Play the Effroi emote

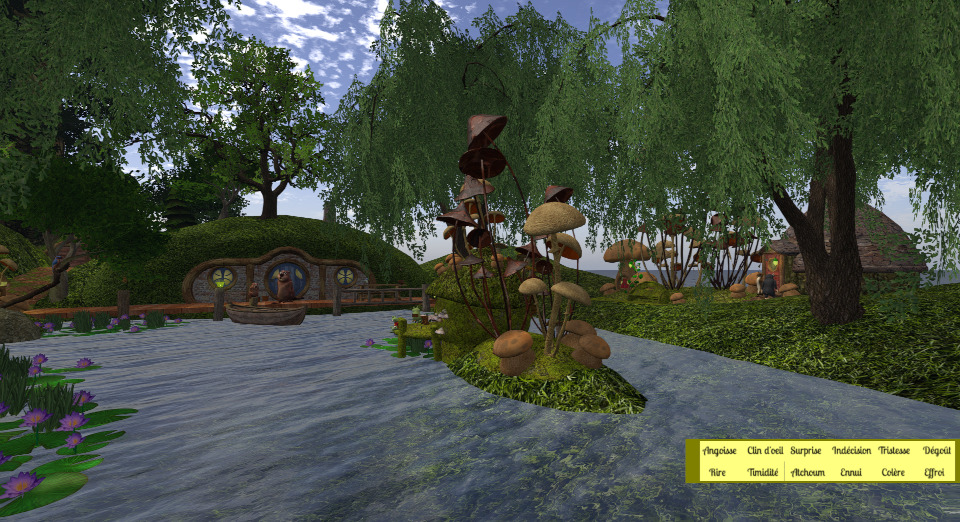tap(935, 472)
